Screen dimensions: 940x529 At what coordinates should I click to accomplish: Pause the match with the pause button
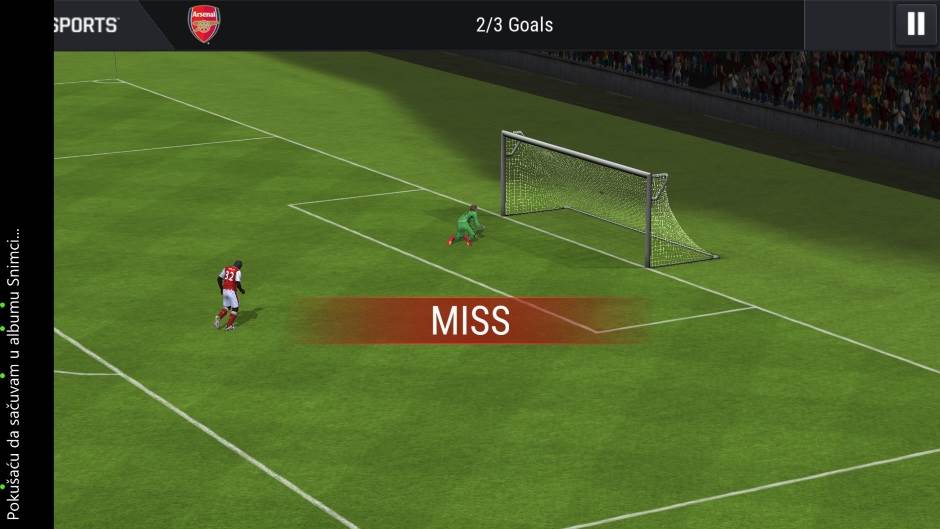click(915, 24)
